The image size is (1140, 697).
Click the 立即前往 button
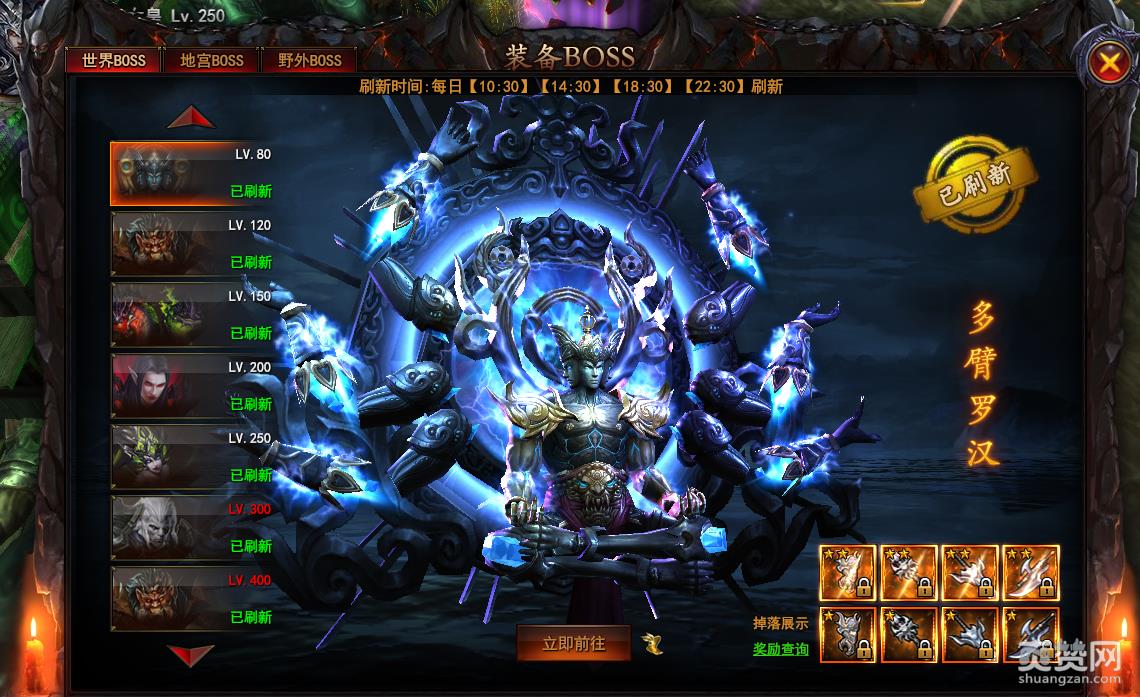573,644
